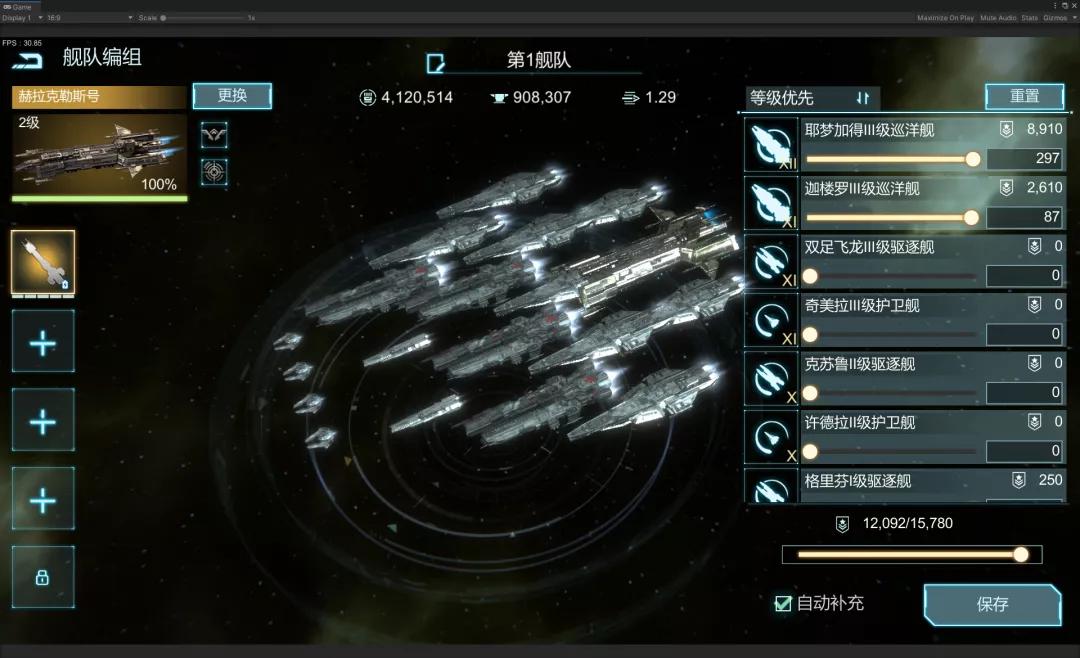1080x658 pixels.
Task: Click the total fleet capacity slider
Action: click(x=912, y=555)
